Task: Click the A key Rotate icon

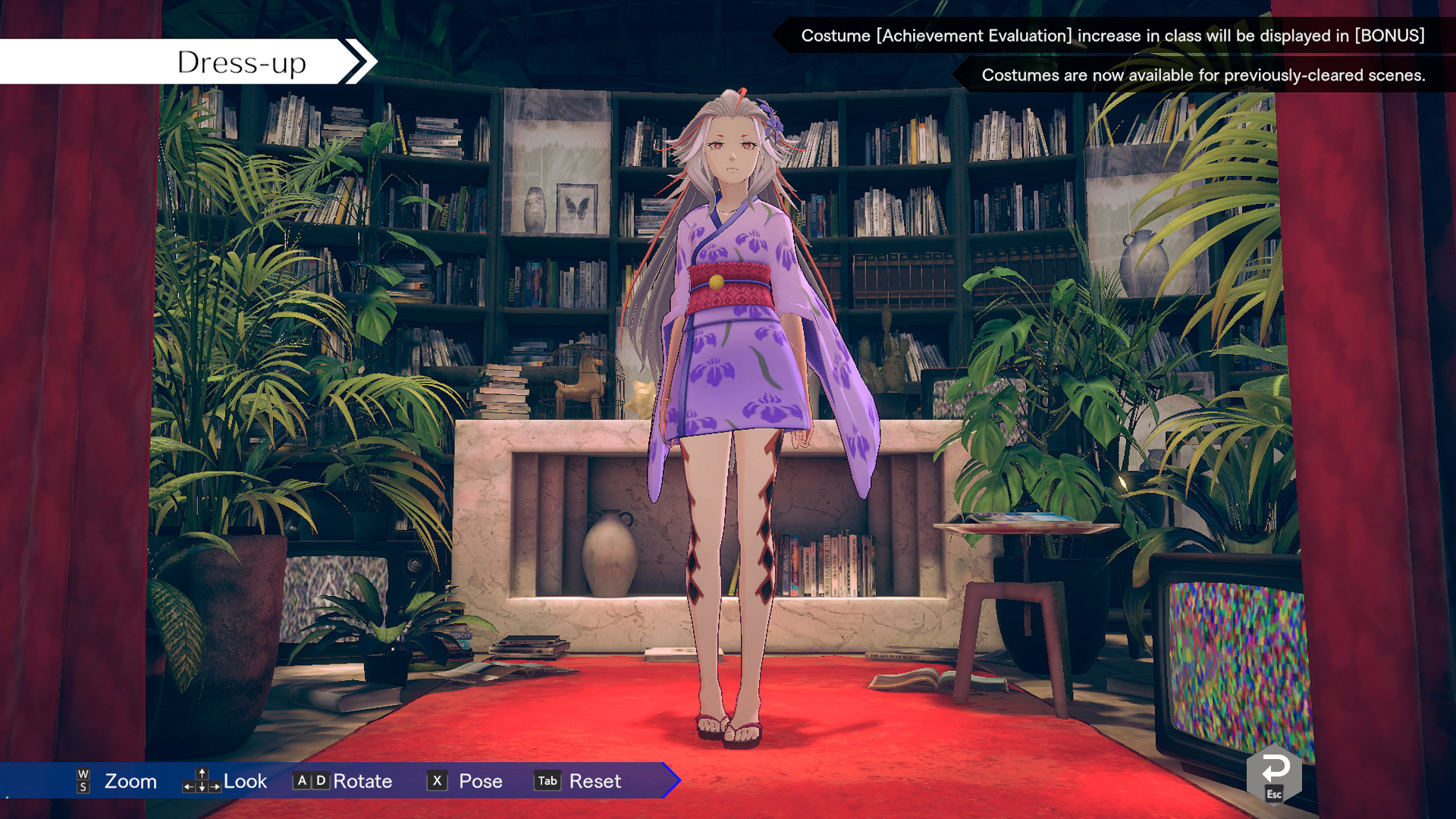Action: point(303,781)
